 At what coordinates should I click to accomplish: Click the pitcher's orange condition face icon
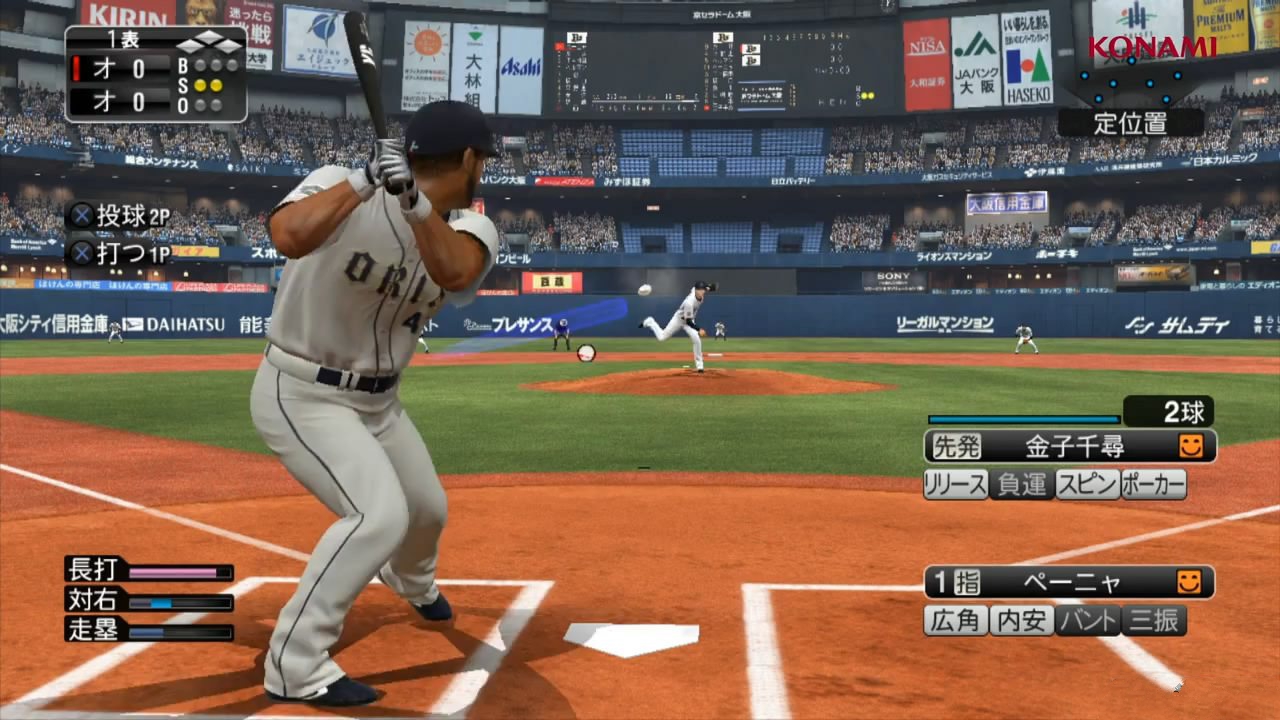(1191, 446)
